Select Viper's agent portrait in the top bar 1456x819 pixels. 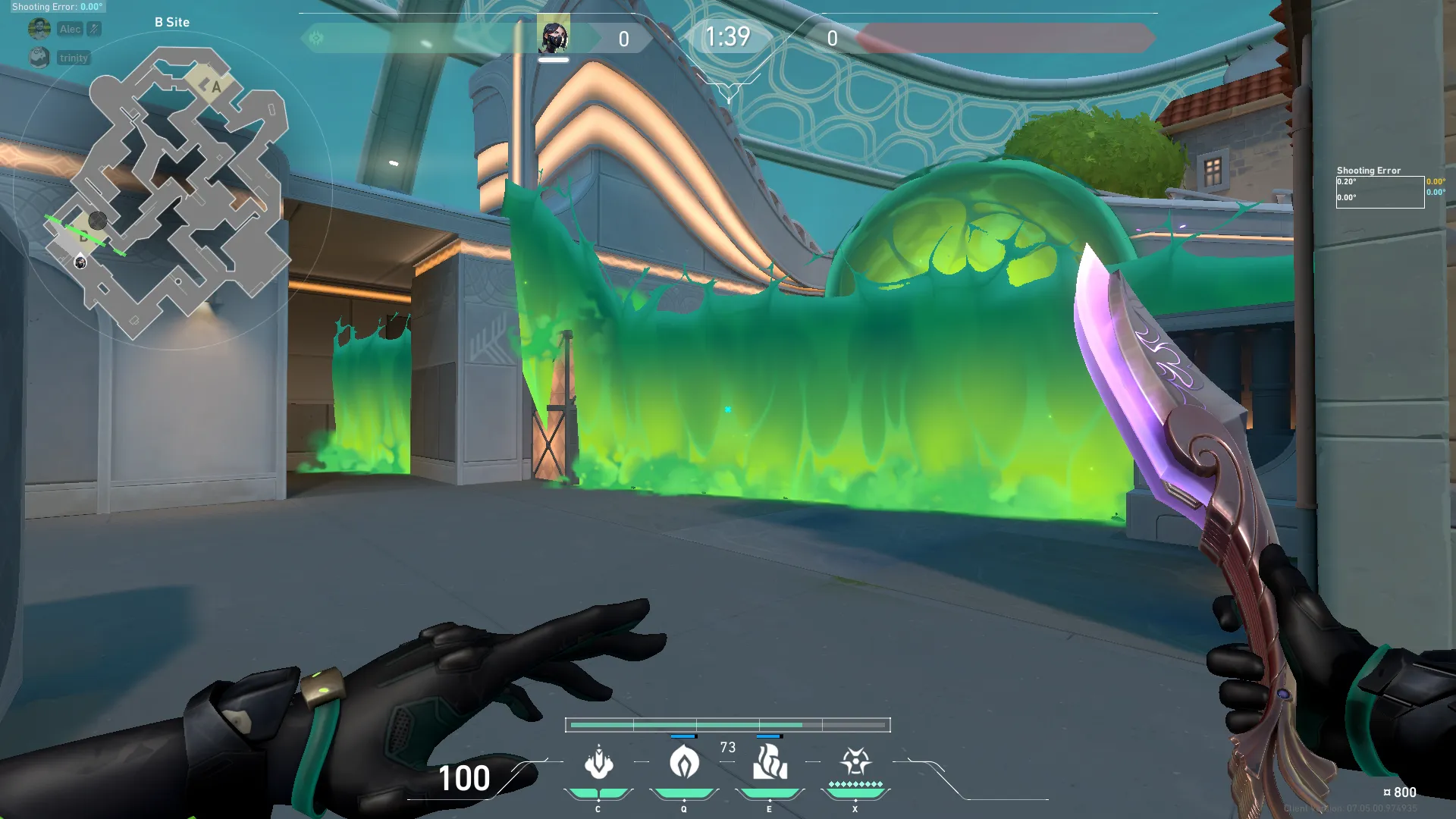click(554, 36)
